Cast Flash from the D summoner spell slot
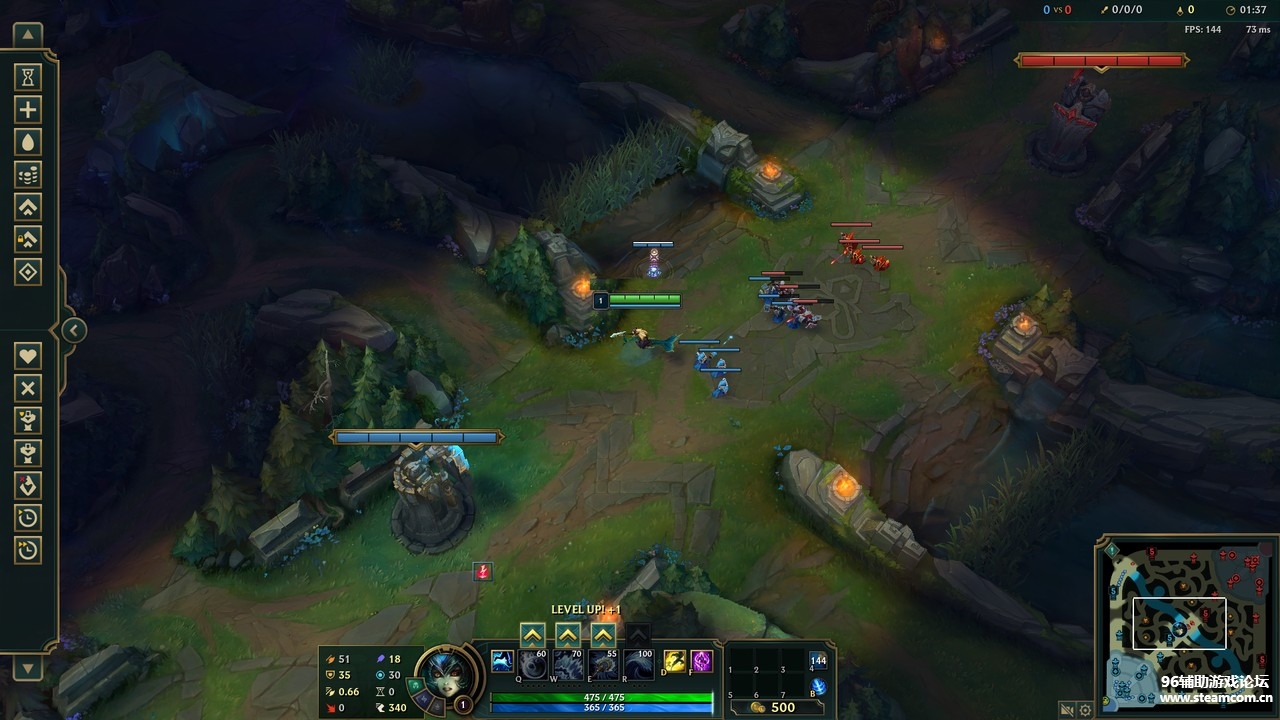The width and height of the screenshot is (1280, 720). (675, 662)
